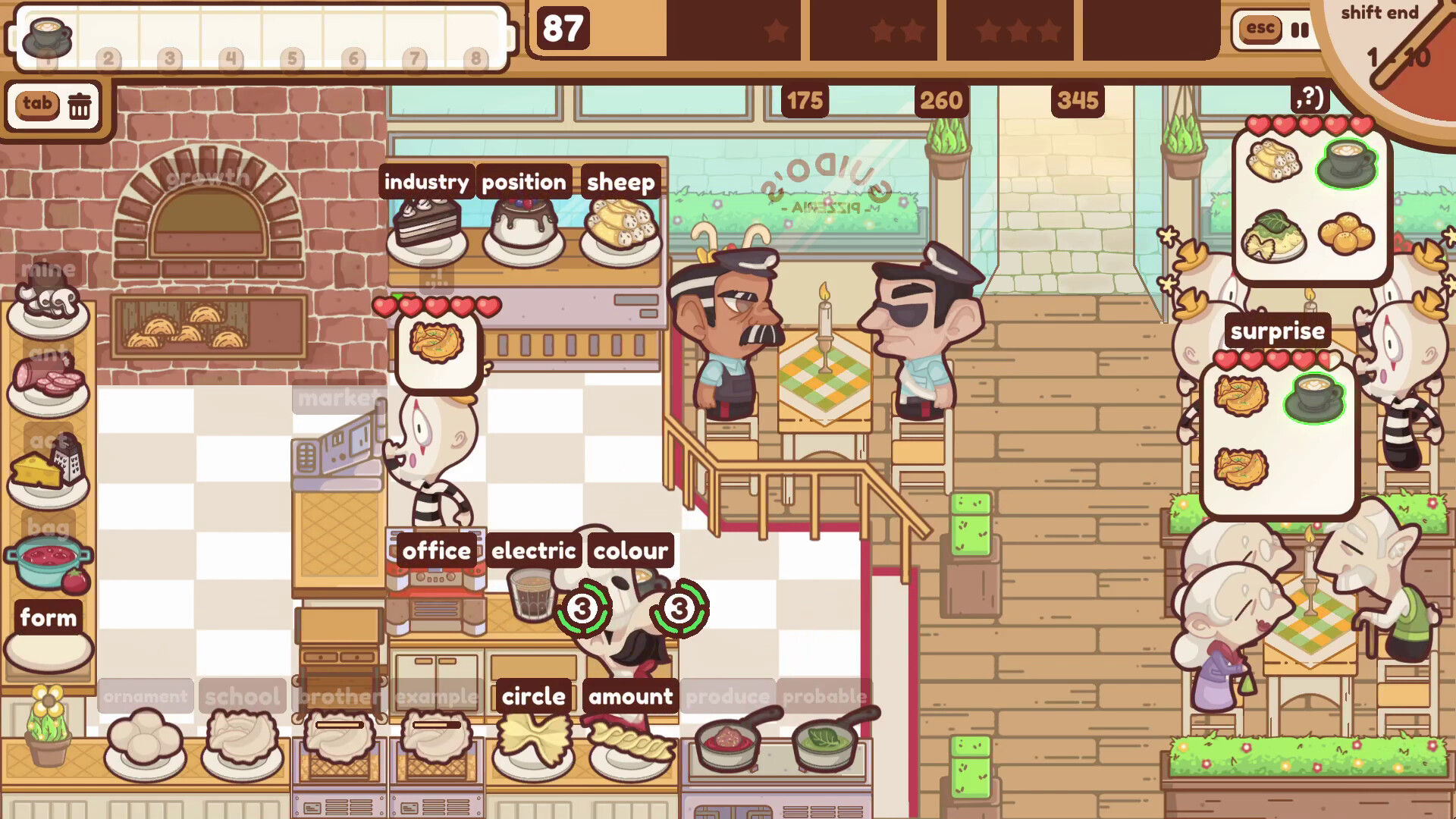
Task: Select the mushrooms ingredient labeled "mine"
Action: pyautogui.click(x=47, y=303)
